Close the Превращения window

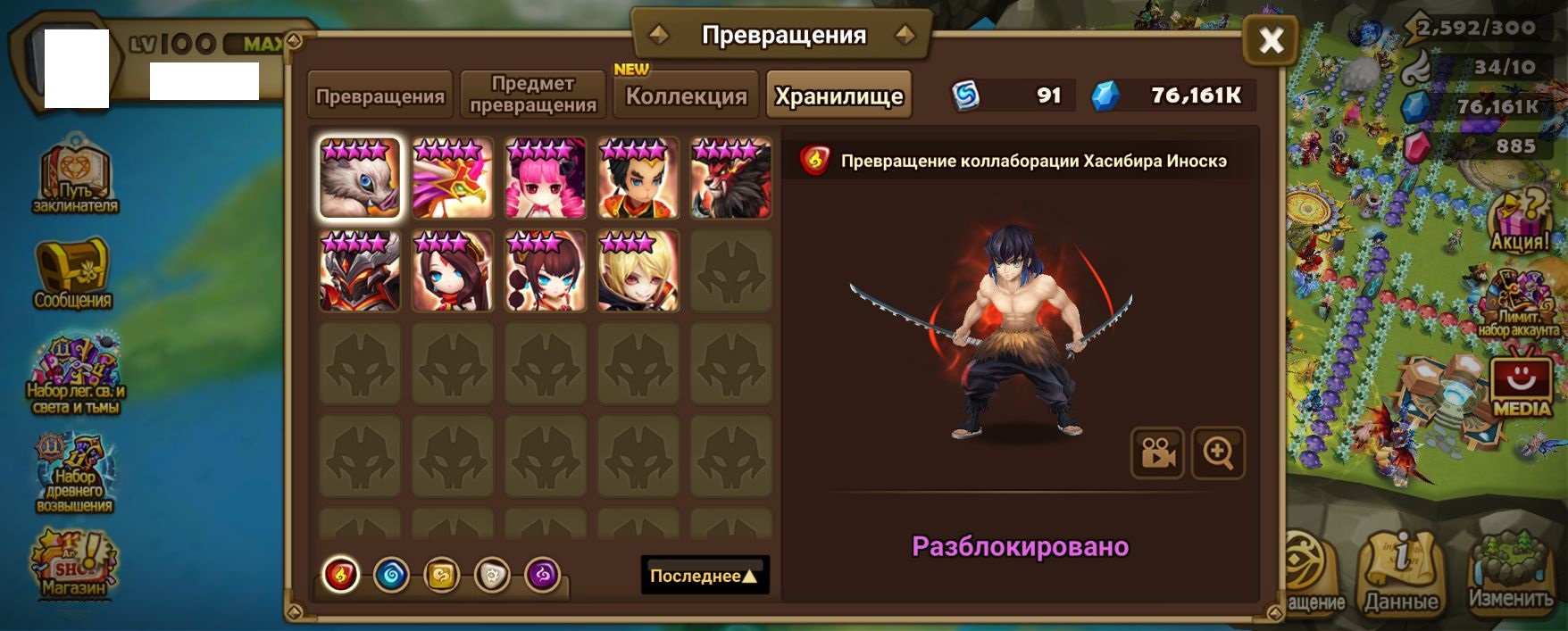click(1271, 40)
